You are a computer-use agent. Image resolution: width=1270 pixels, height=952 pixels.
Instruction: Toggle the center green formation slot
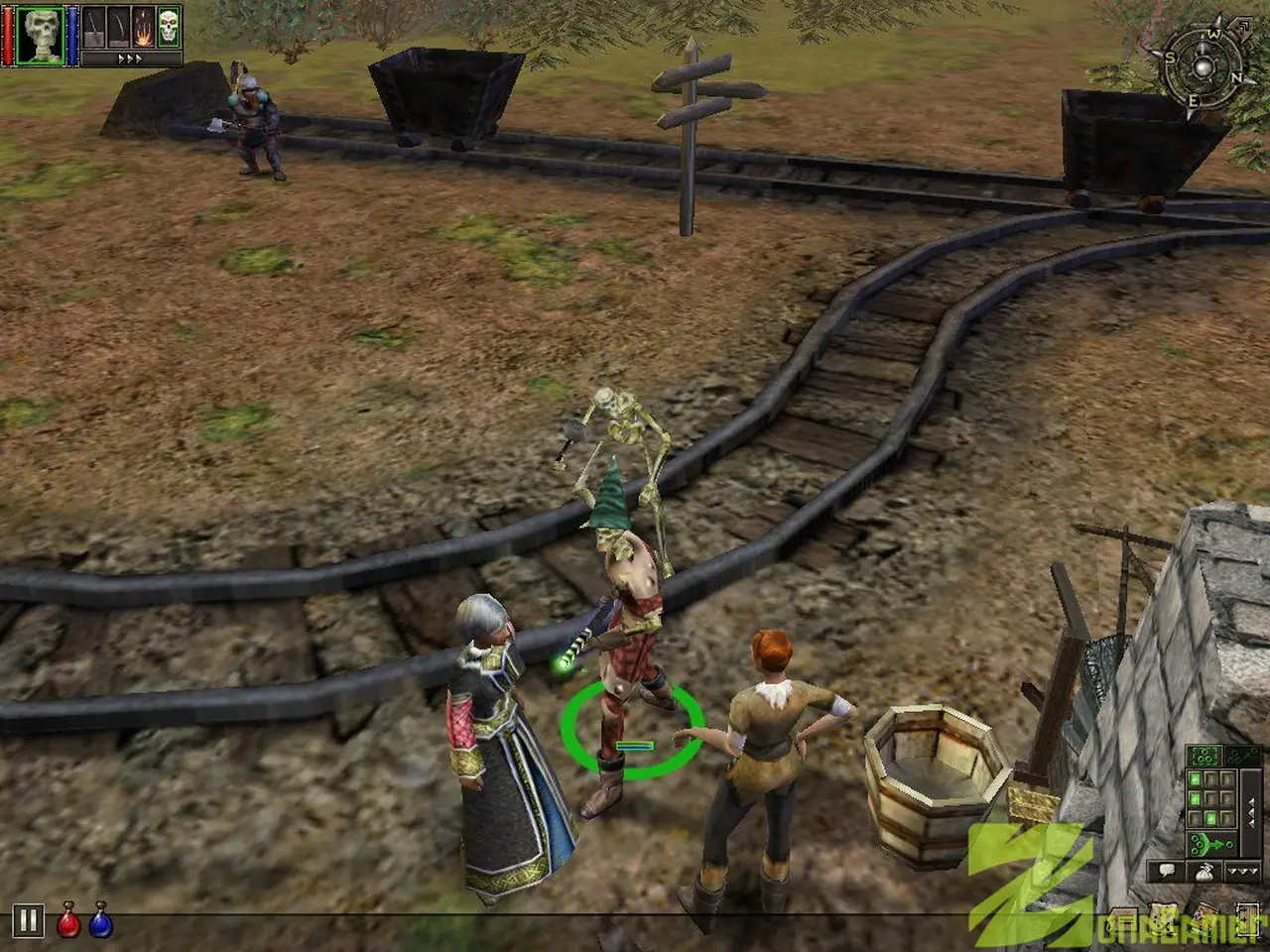point(1210,819)
